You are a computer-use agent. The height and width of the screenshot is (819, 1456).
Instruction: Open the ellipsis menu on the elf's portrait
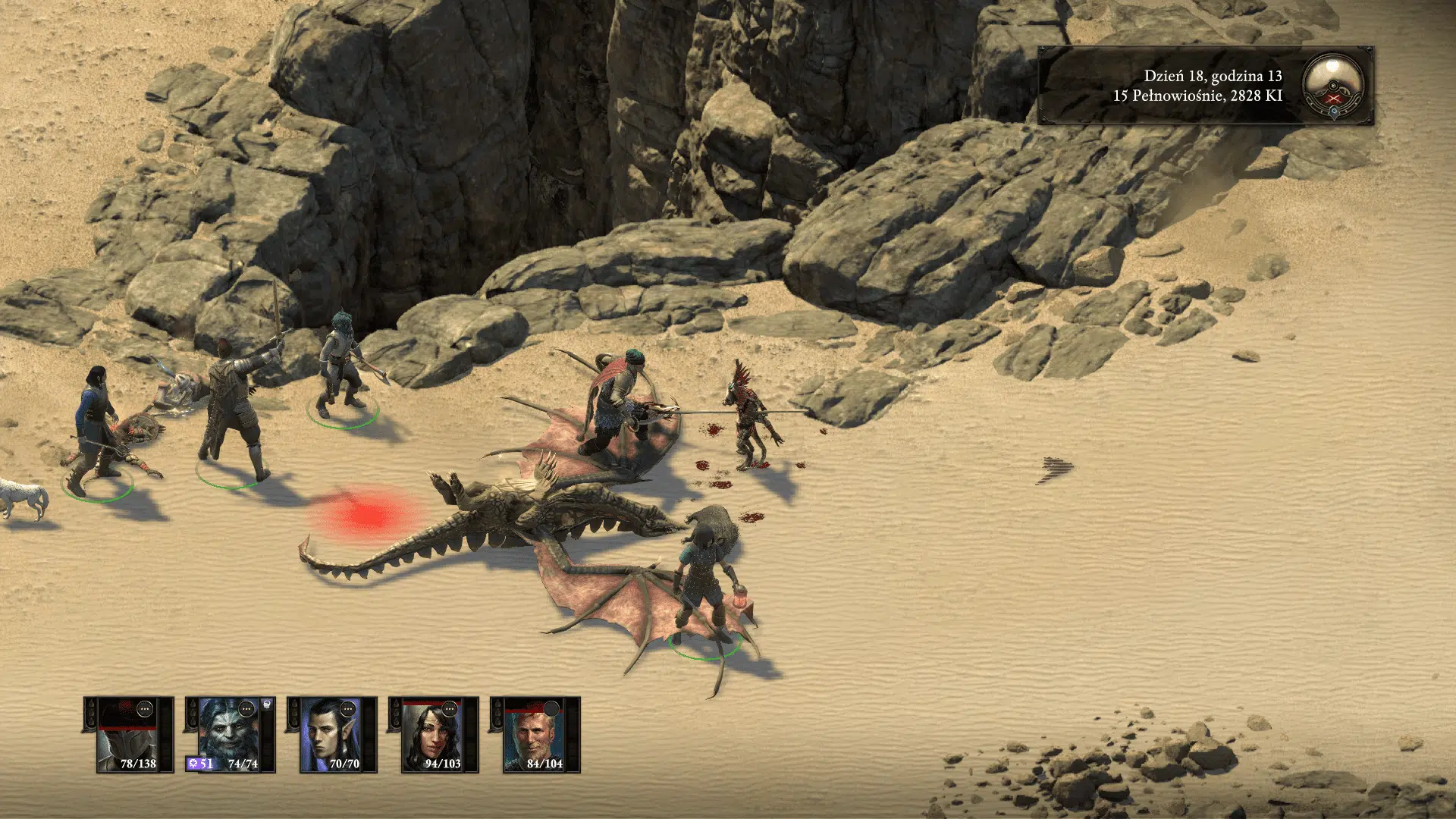347,709
